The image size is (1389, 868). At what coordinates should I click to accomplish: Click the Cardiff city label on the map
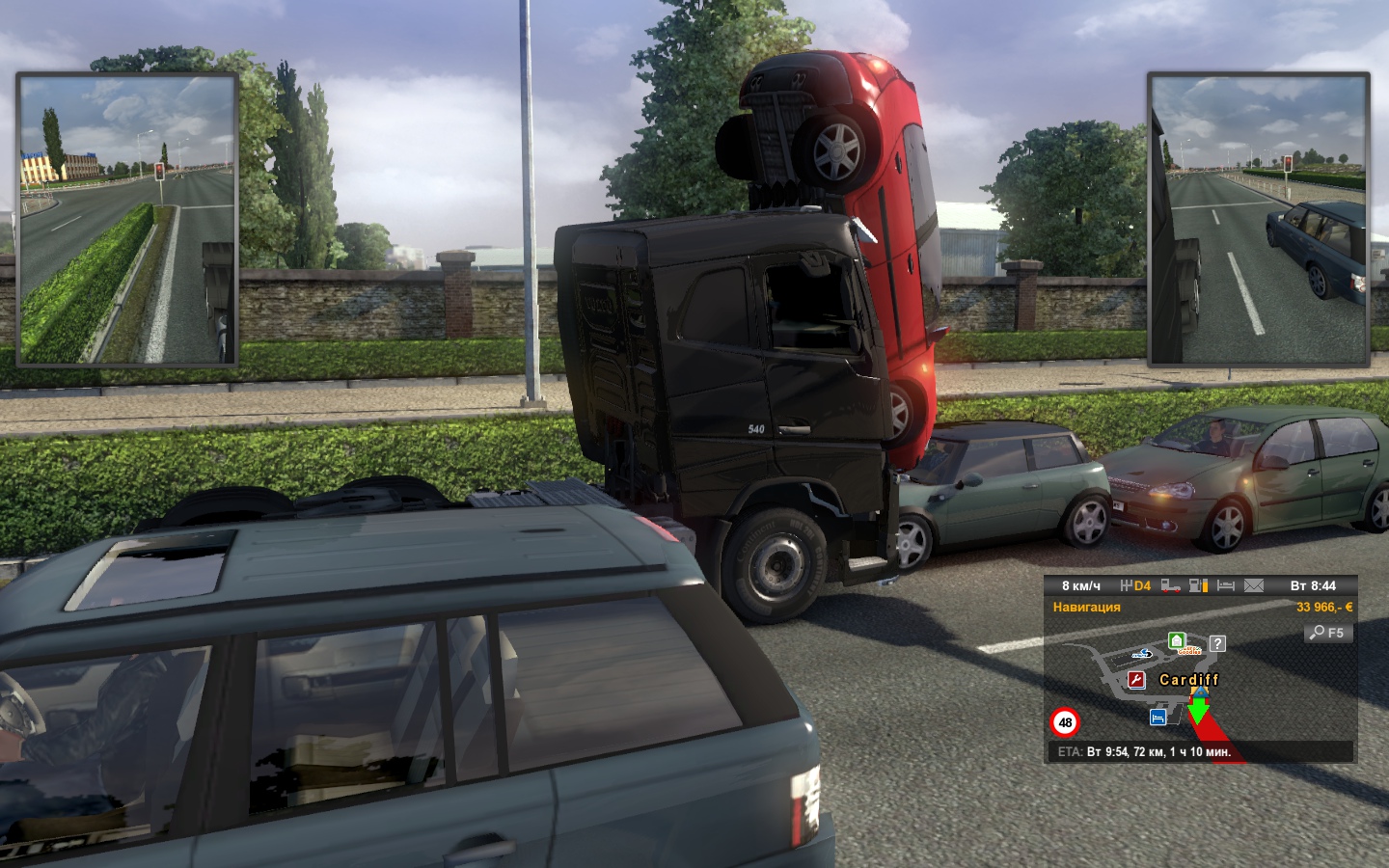click(1188, 680)
